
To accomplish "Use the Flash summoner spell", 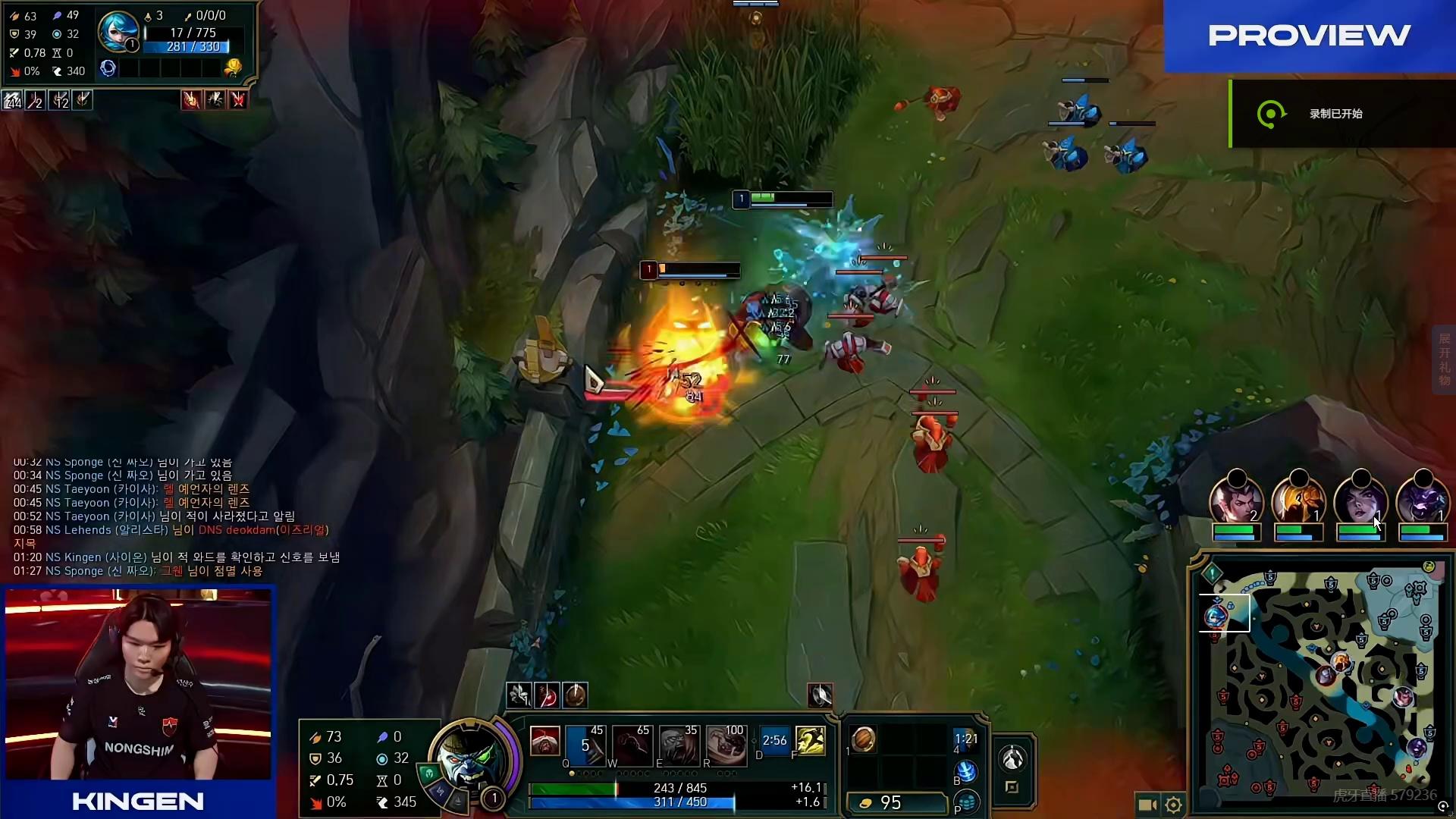I will [x=810, y=741].
